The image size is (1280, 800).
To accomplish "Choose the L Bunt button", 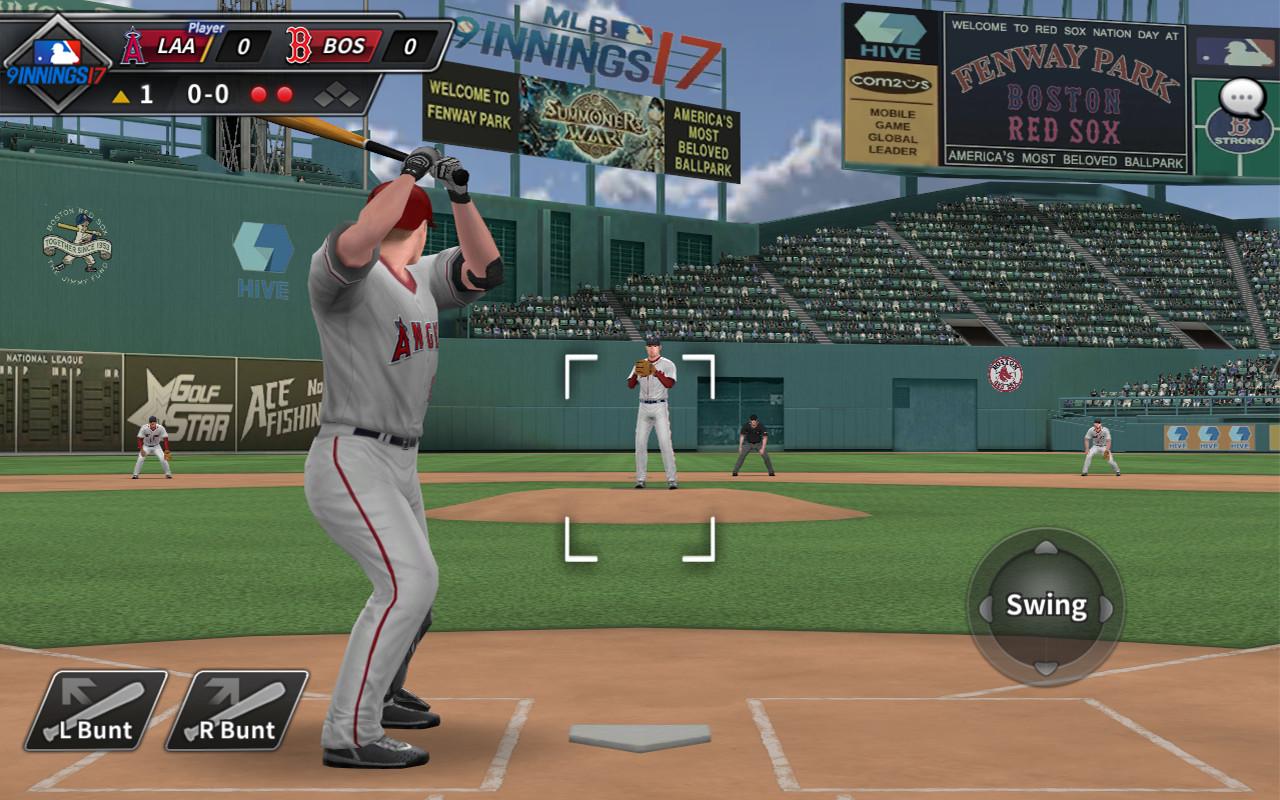I will pyautogui.click(x=95, y=711).
